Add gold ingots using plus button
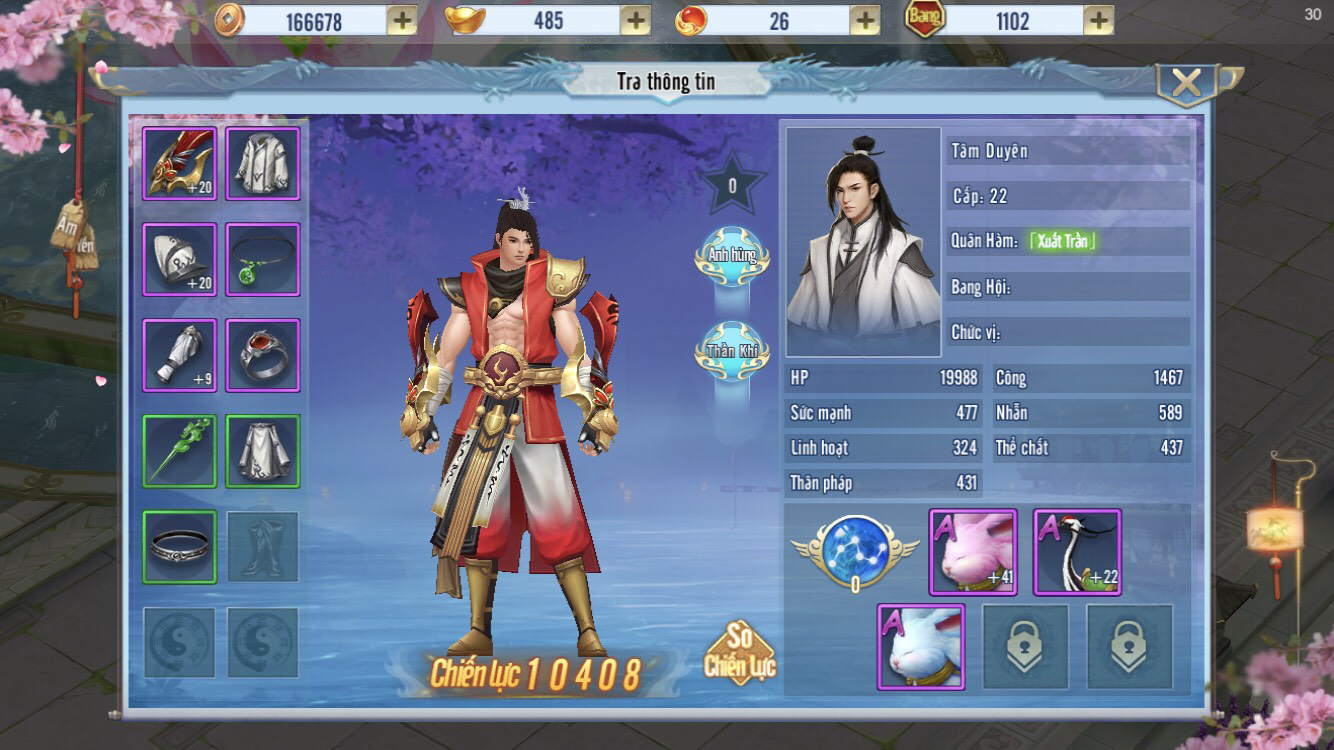 (x=635, y=20)
